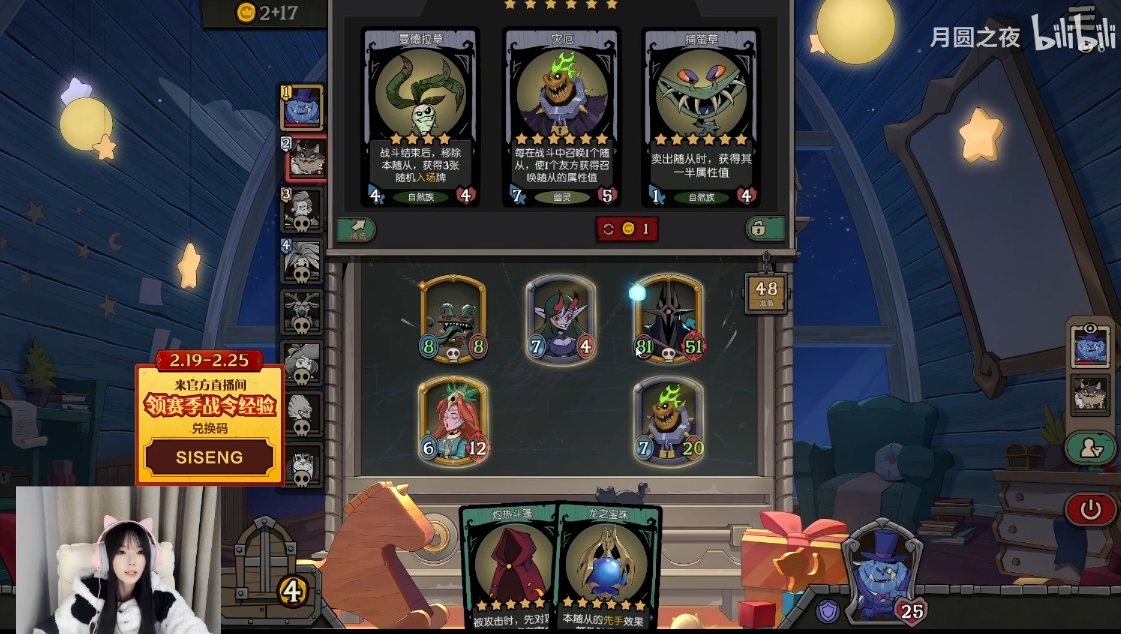Buy the 捕蝇草 flytrap card

(702, 116)
